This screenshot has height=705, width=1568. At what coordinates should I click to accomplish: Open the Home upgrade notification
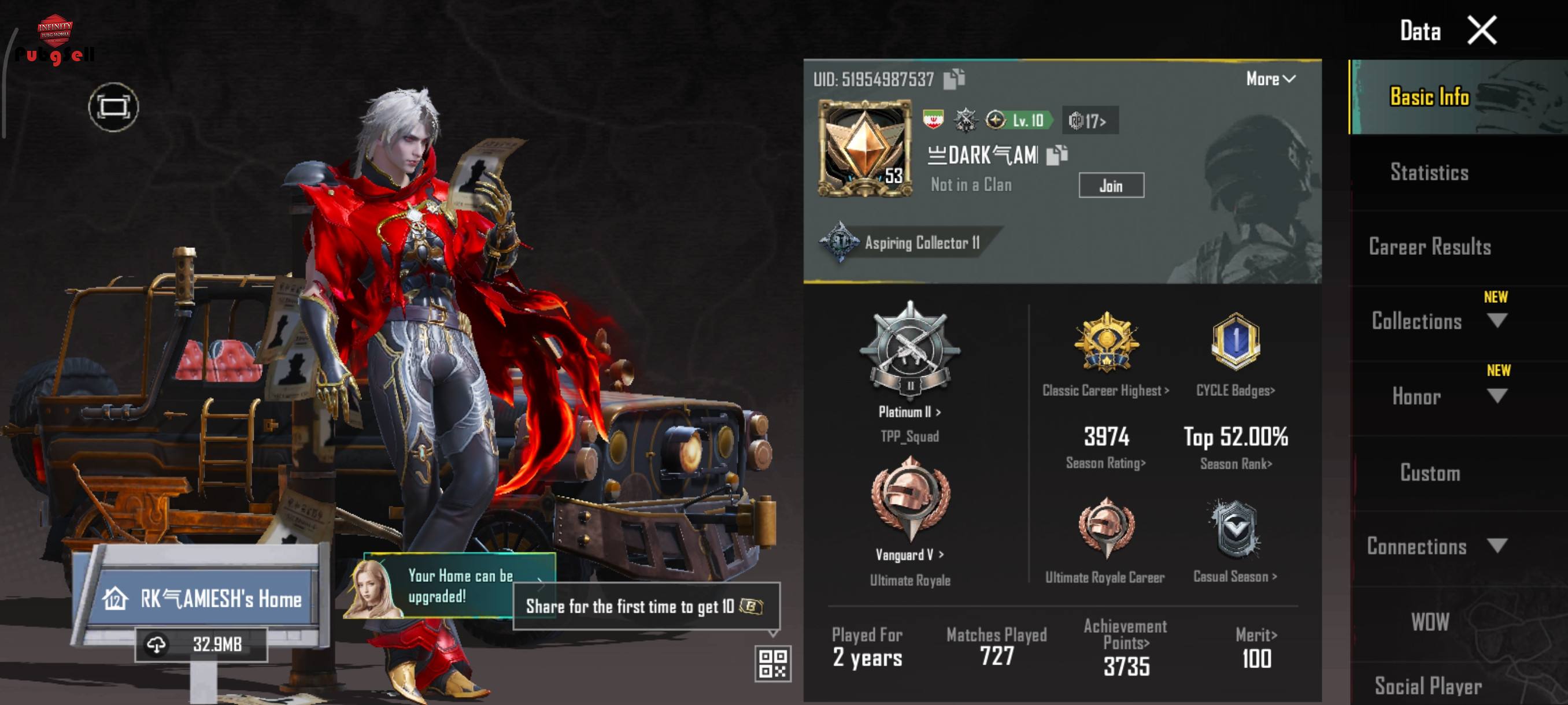coord(460,587)
